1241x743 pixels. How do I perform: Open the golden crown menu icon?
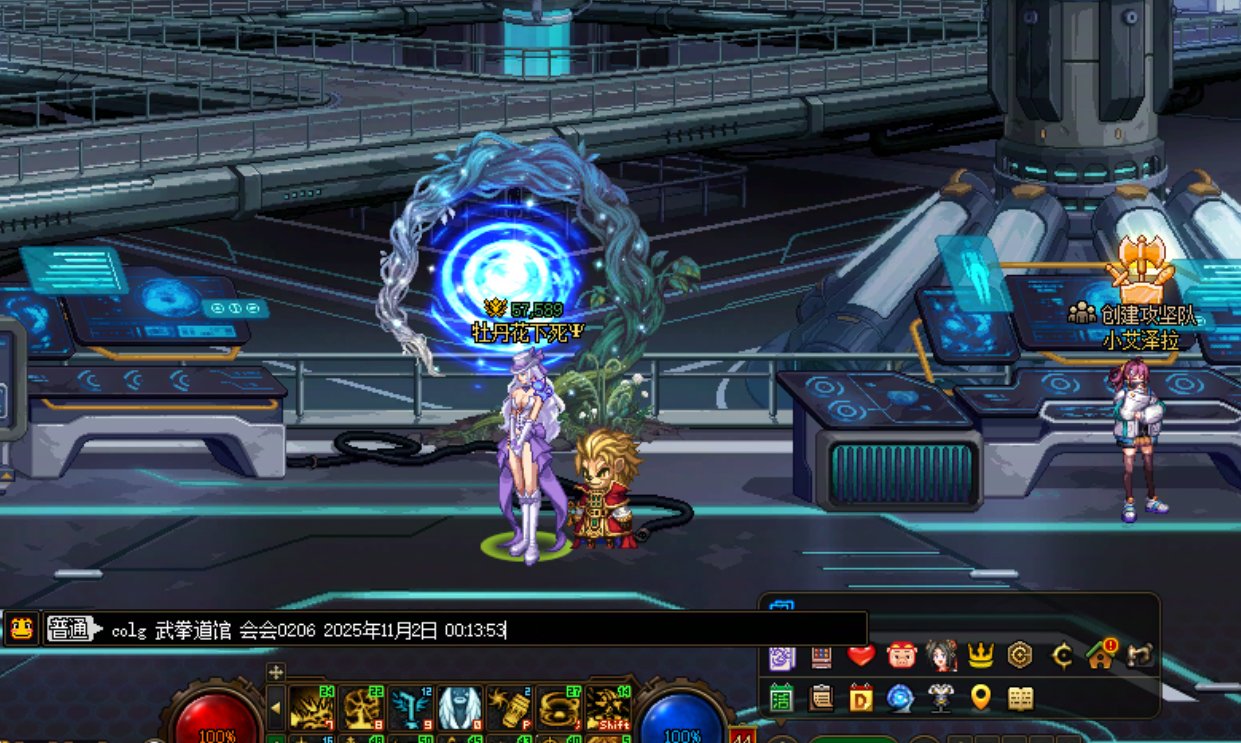980,655
